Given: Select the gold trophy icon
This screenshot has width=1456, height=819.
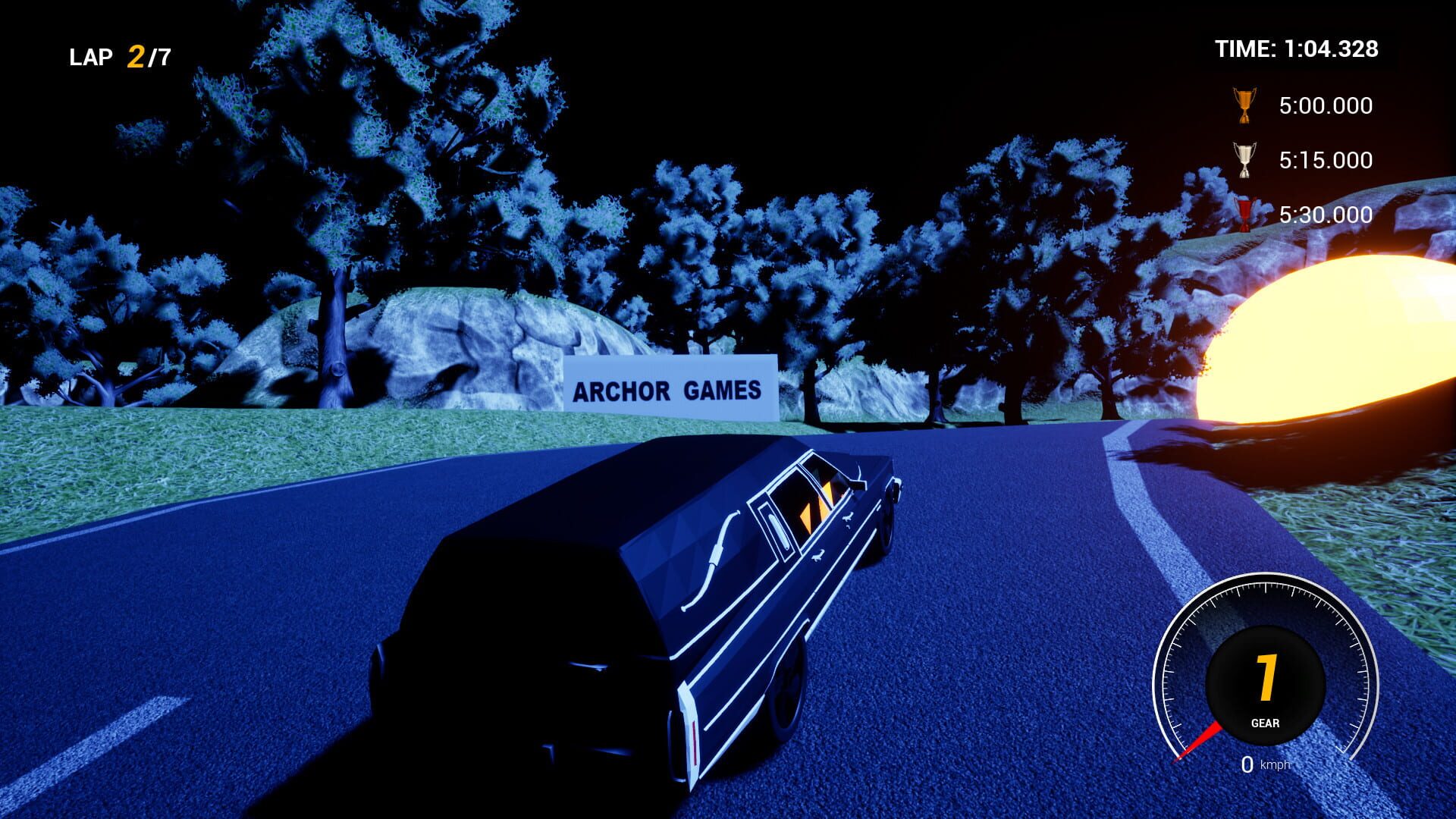Looking at the screenshot, I should tap(1244, 105).
